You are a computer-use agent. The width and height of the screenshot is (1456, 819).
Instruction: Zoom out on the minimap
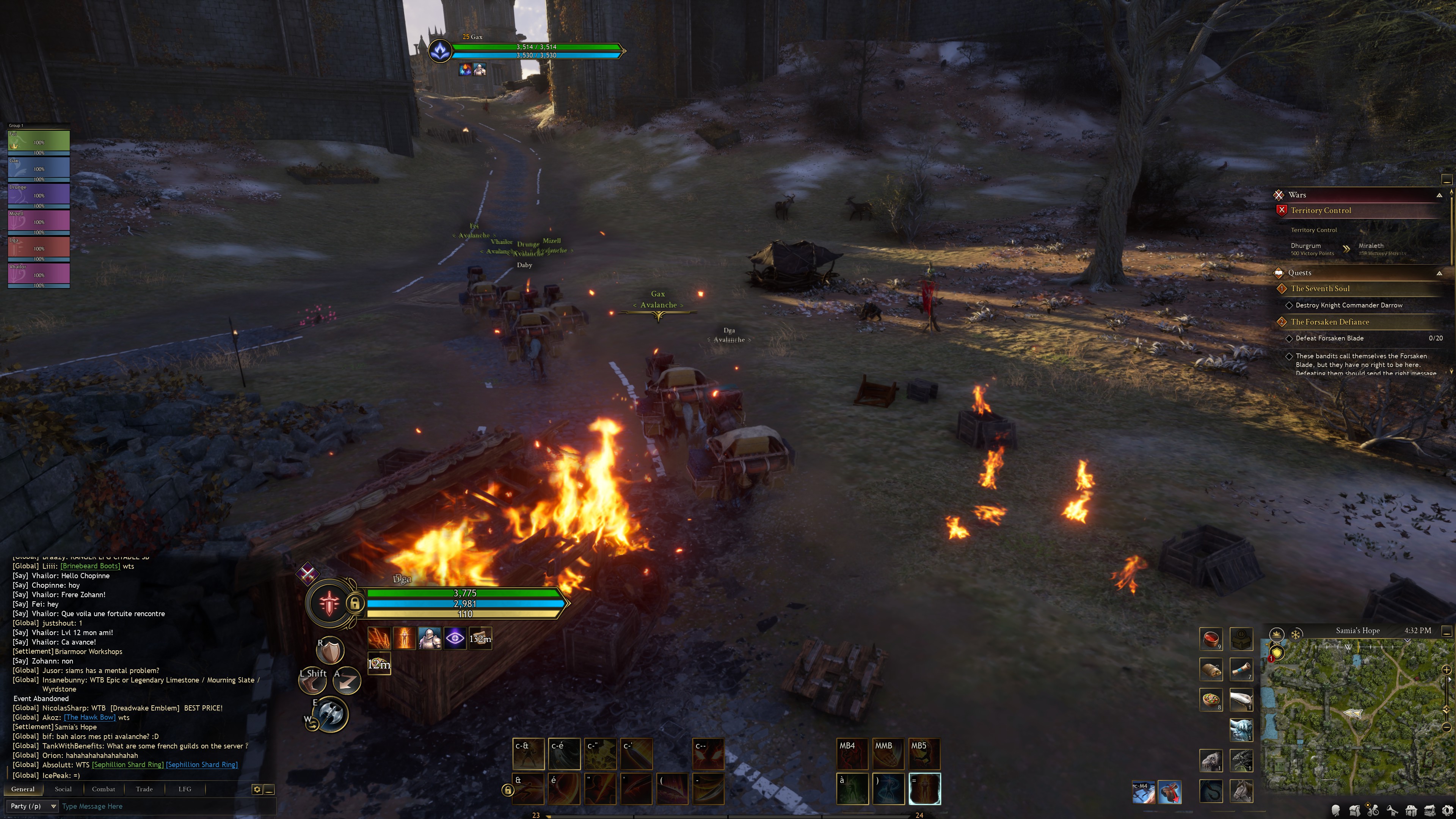coord(1447,727)
